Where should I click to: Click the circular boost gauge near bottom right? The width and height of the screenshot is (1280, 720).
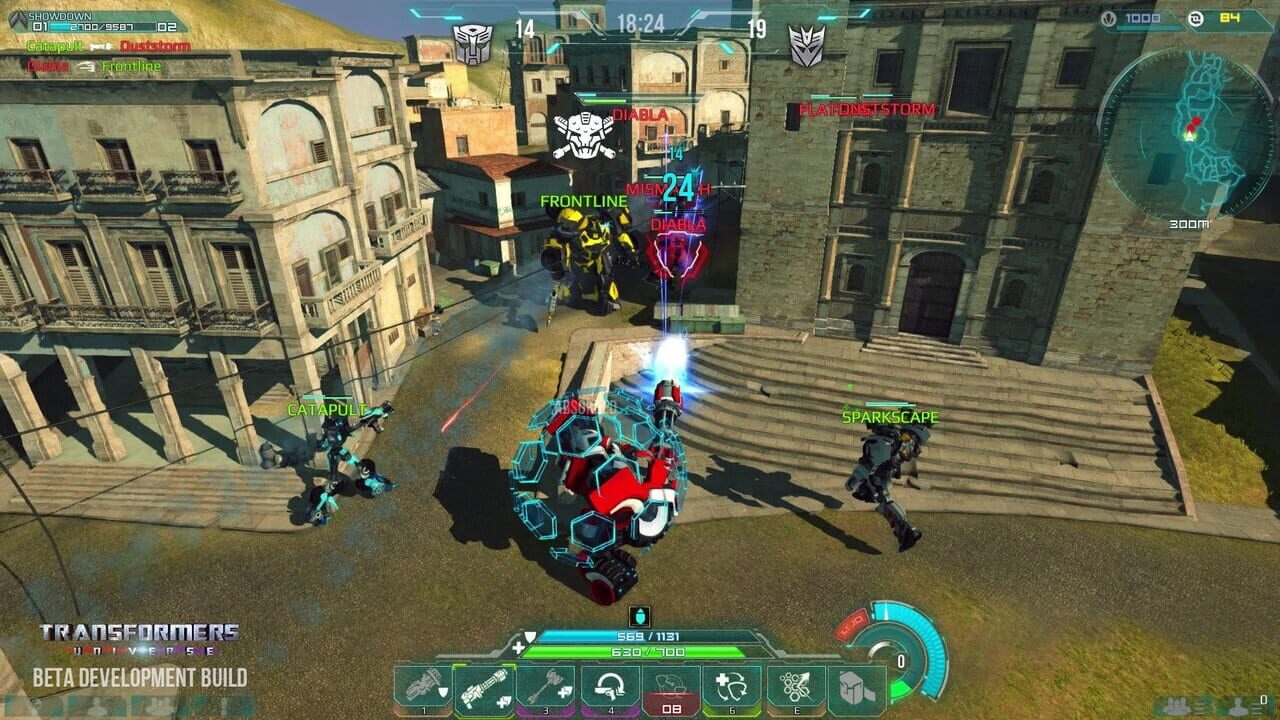point(899,659)
